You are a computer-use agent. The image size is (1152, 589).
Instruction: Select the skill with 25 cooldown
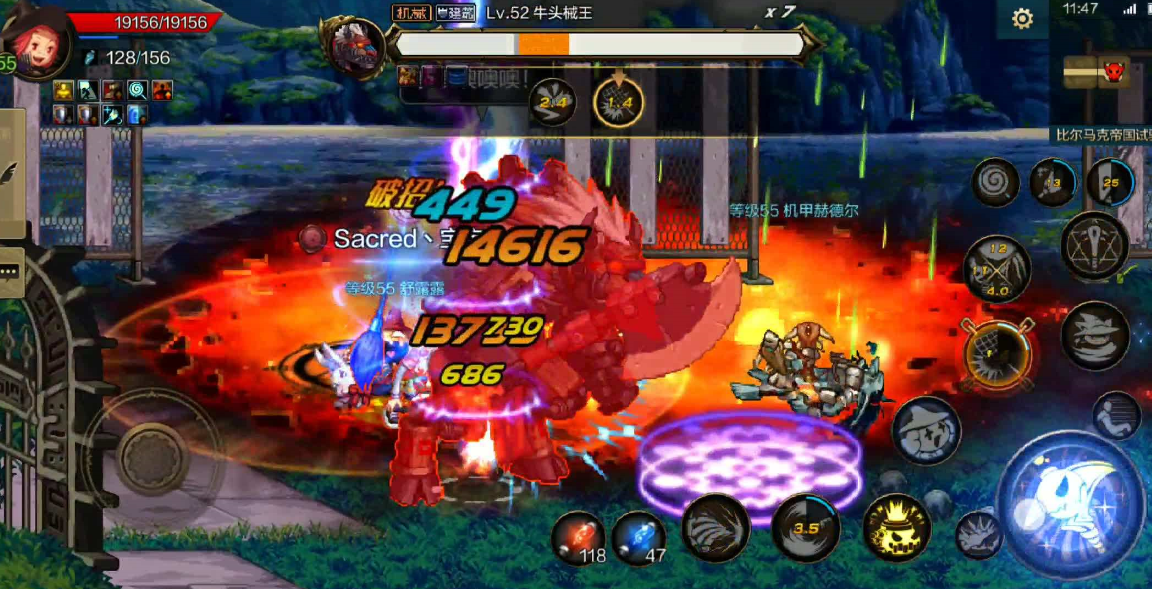(1111, 183)
